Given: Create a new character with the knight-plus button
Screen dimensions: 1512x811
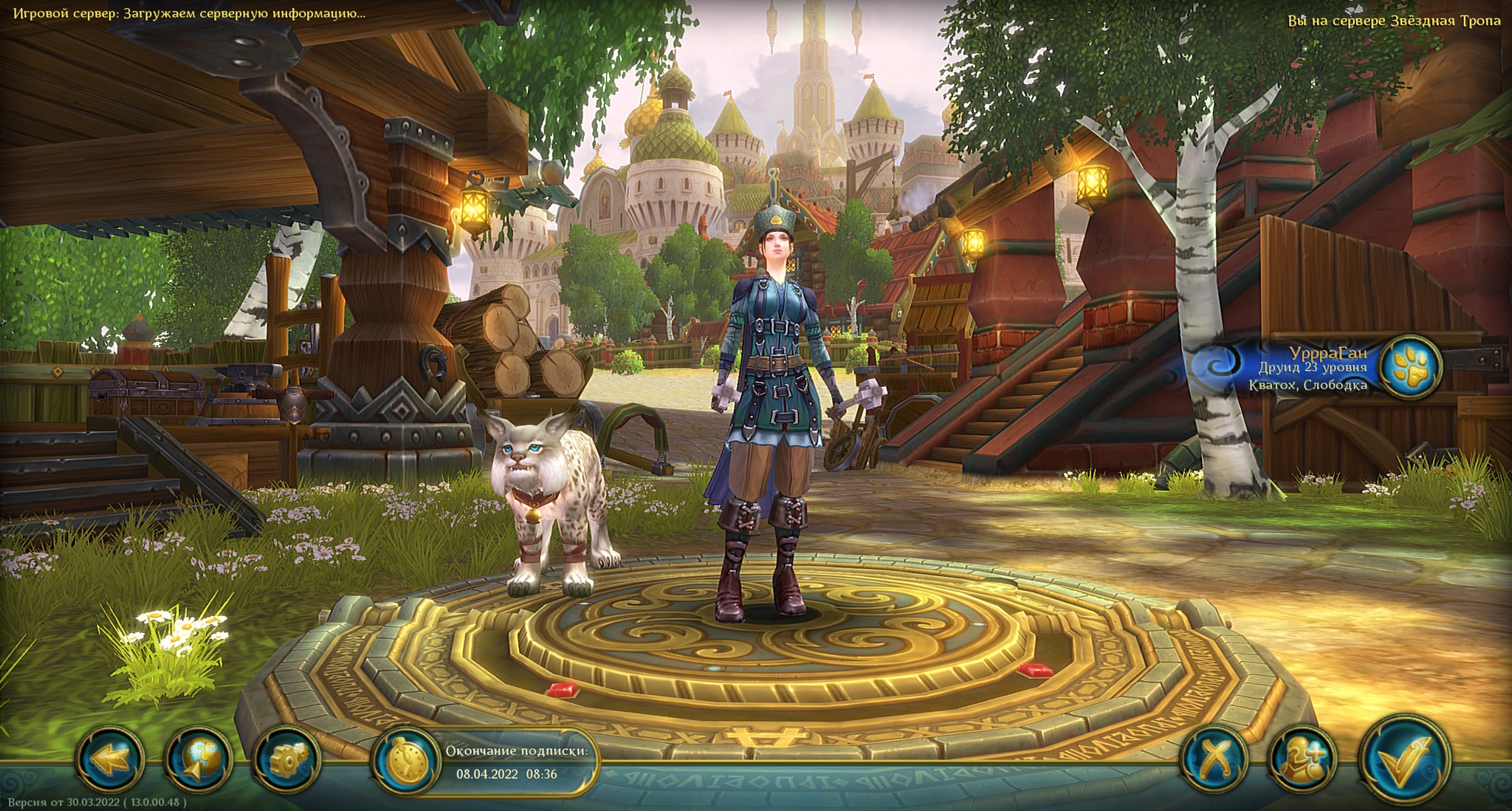Looking at the screenshot, I should tap(1302, 759).
